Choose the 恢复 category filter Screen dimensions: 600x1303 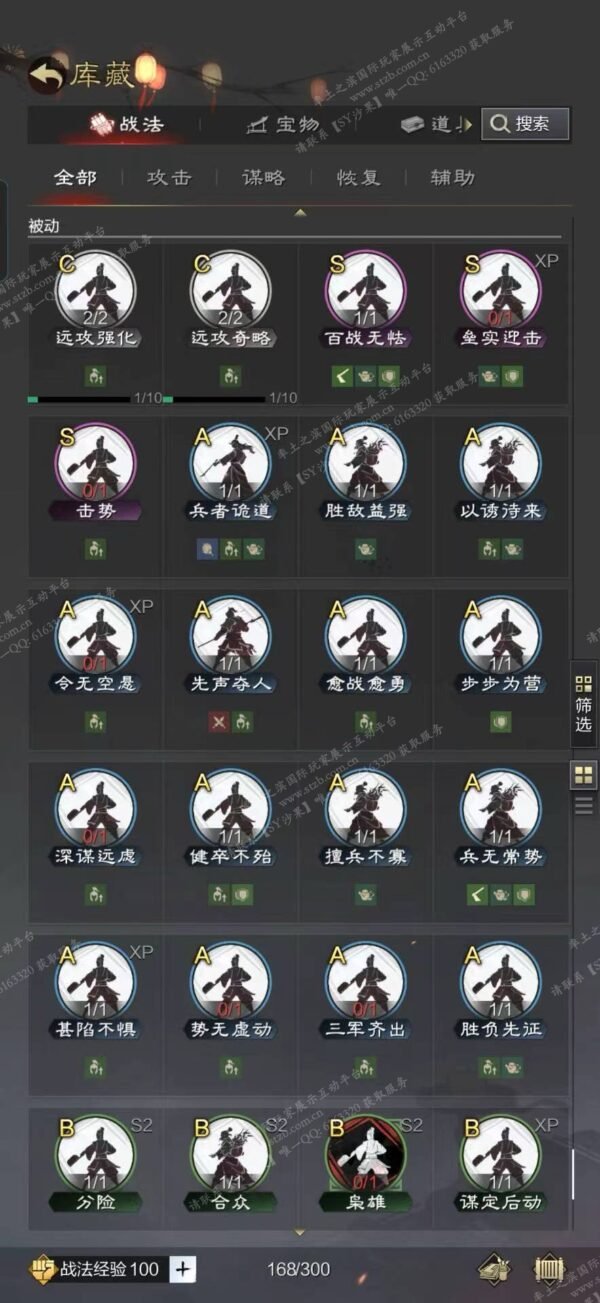click(x=358, y=178)
